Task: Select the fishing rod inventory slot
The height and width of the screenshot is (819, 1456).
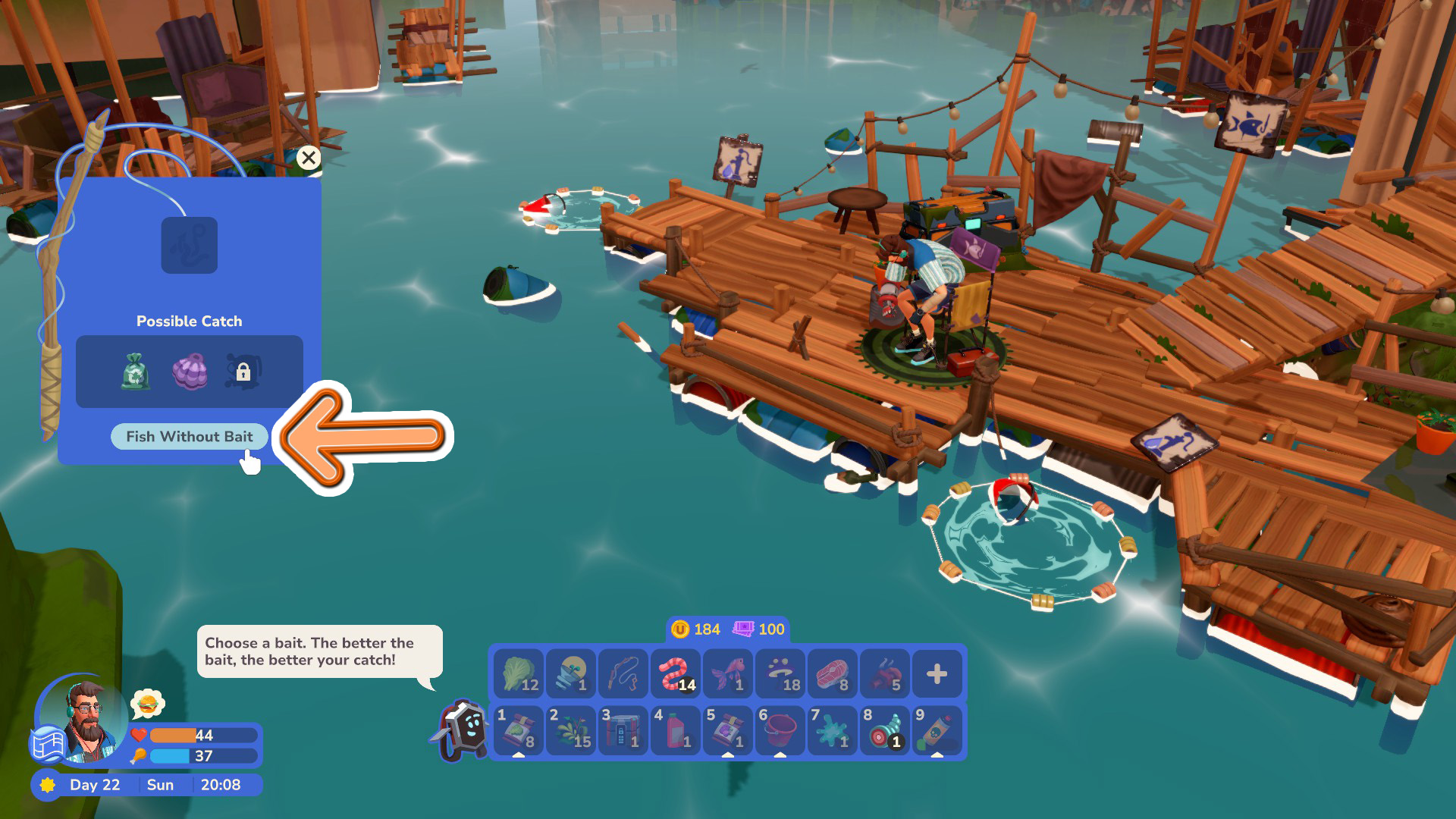Action: [623, 674]
